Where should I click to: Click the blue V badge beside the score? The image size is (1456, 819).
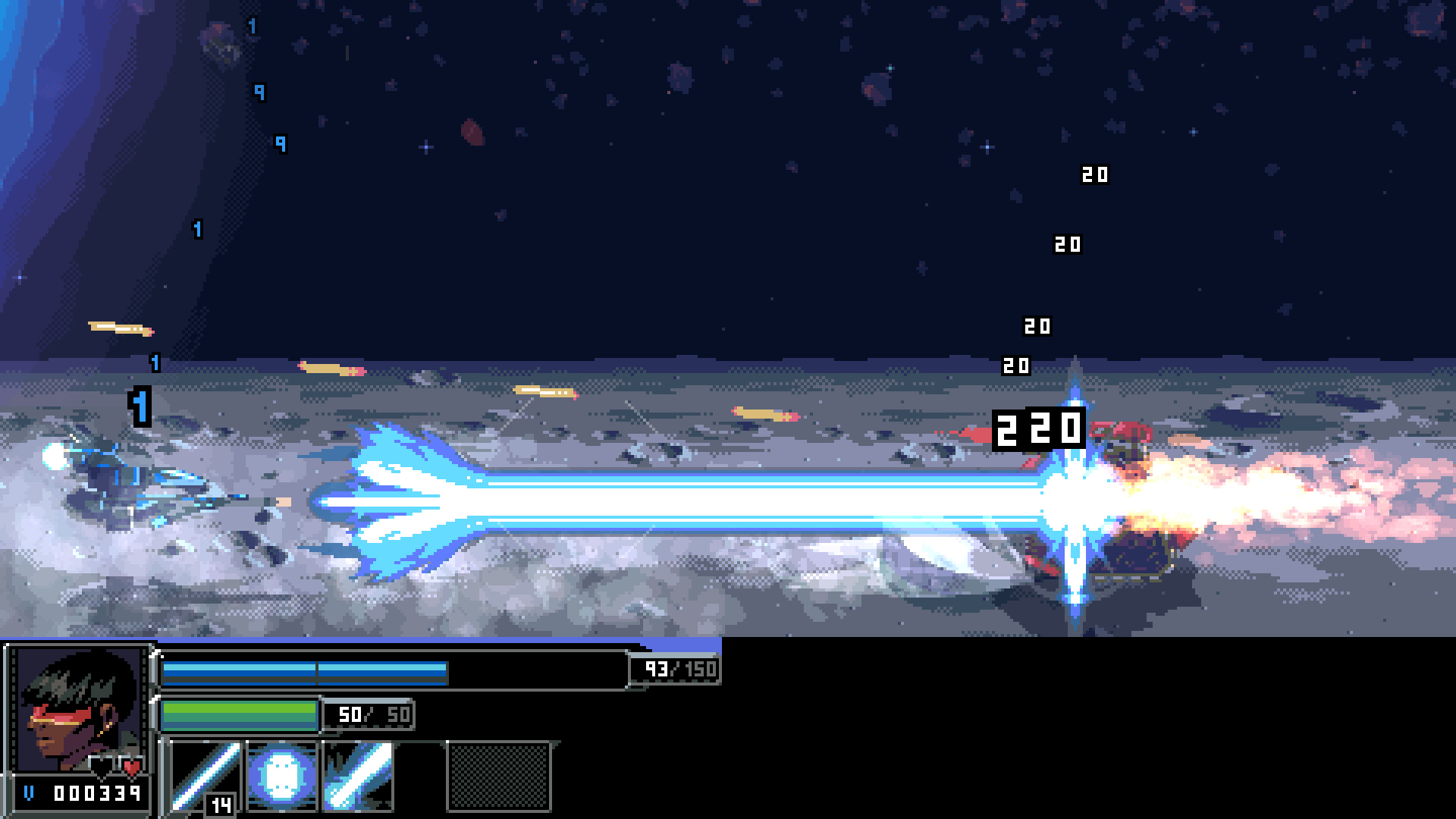29,794
